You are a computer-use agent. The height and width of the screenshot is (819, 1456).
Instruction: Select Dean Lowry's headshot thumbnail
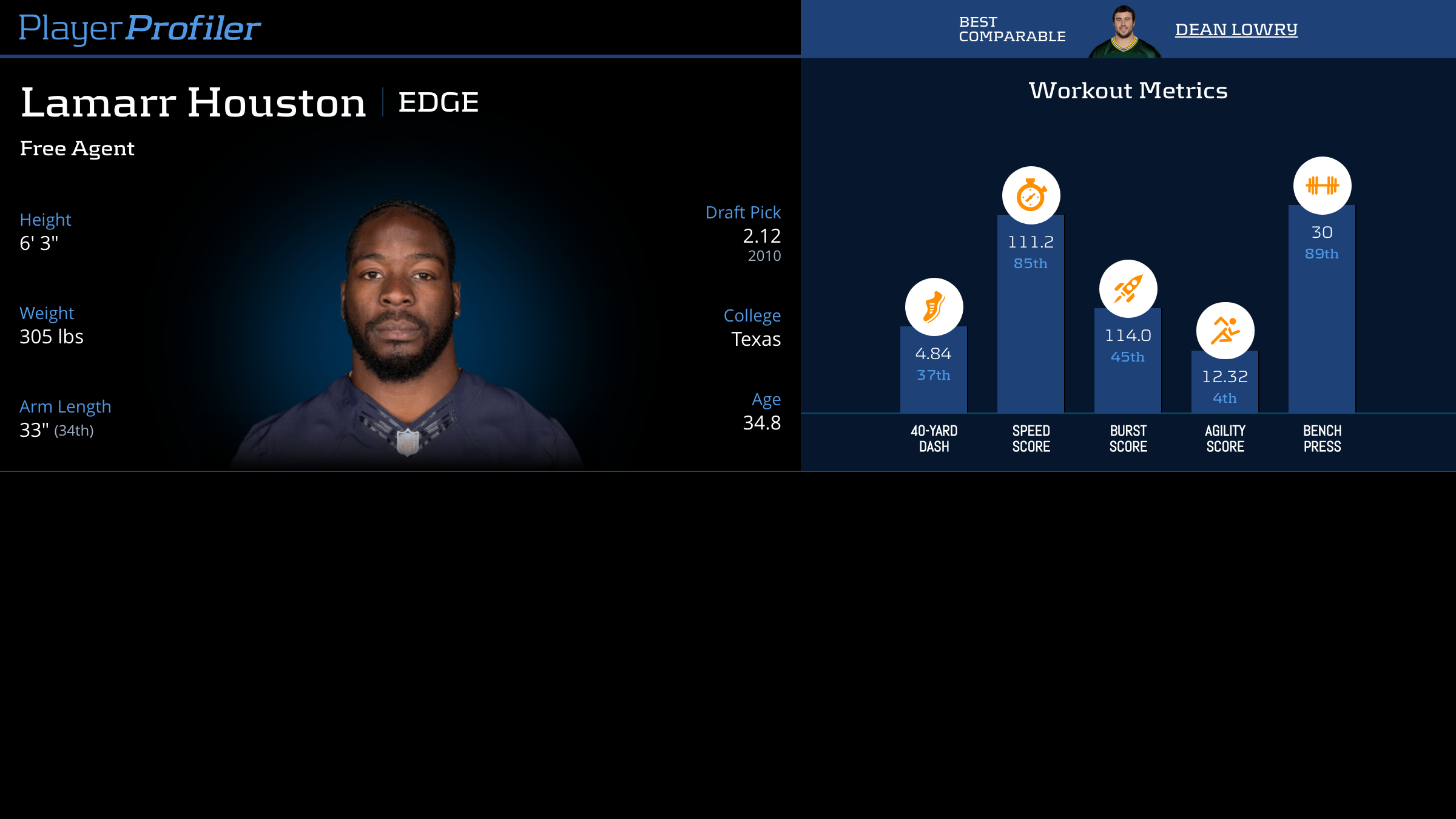click(x=1124, y=32)
